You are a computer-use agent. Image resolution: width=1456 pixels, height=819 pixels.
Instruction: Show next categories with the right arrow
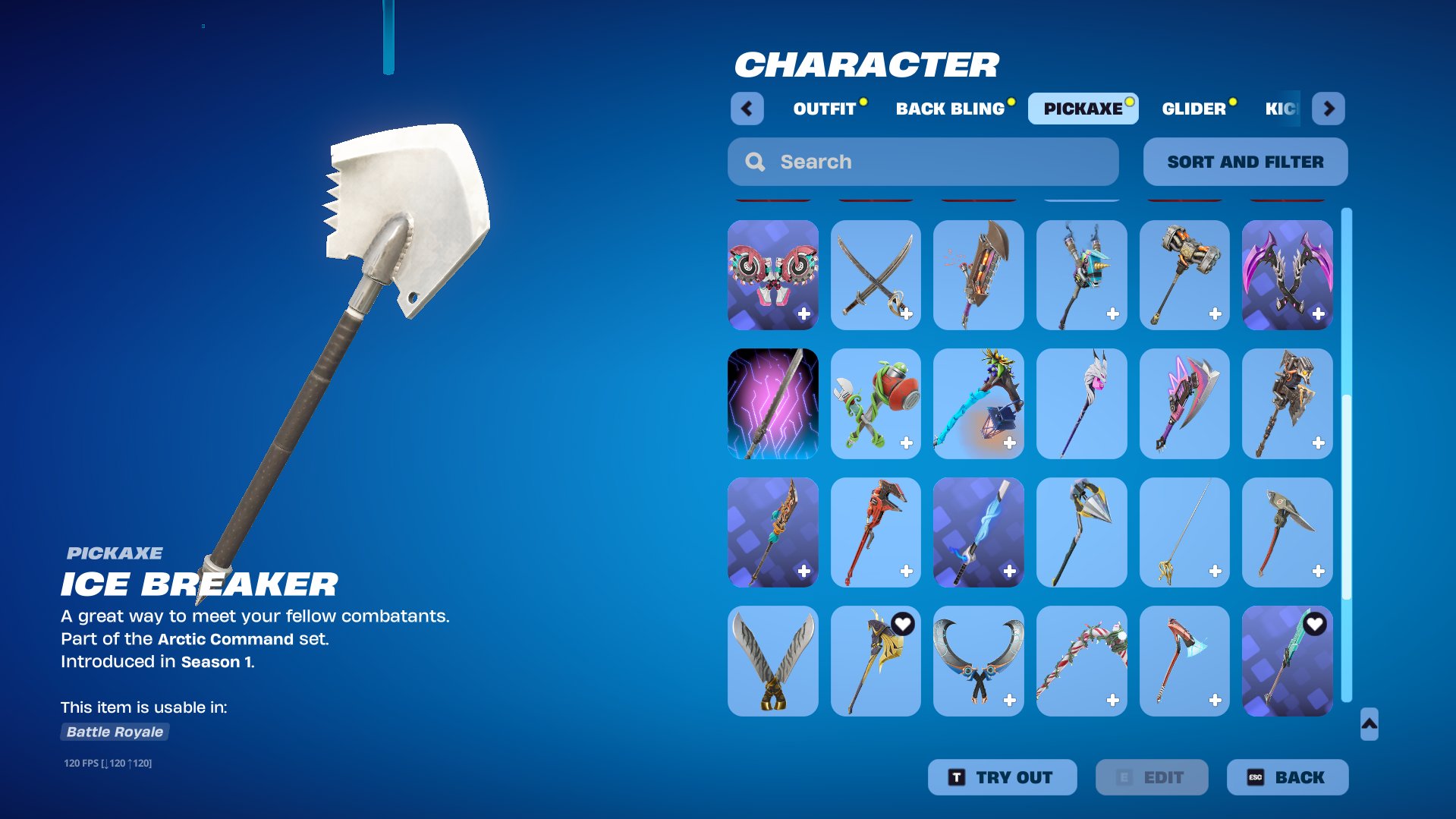point(1329,109)
